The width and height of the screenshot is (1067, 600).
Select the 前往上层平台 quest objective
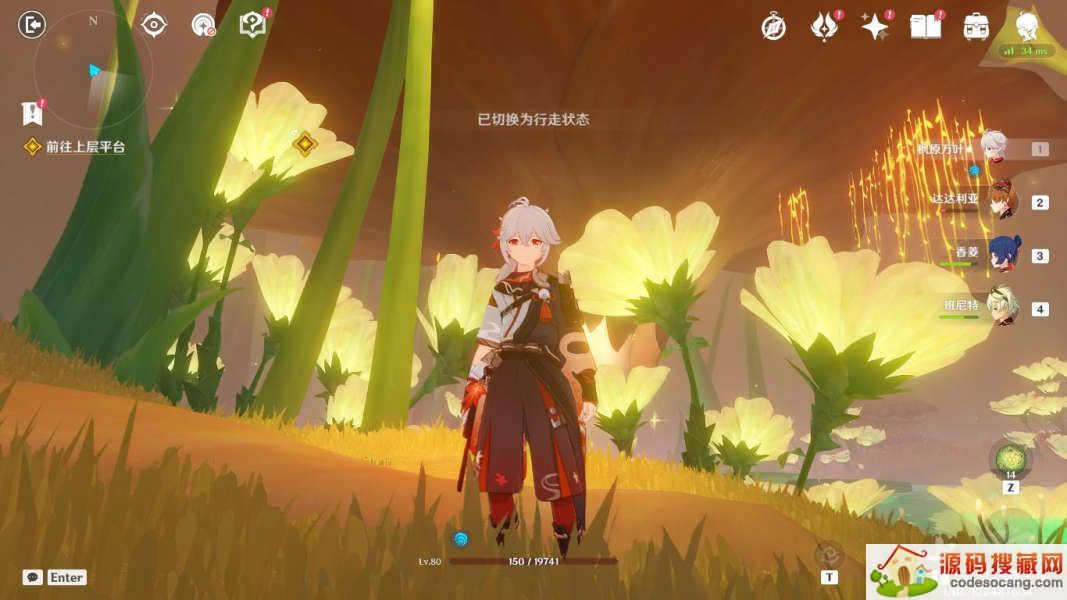pyautogui.click(x=85, y=147)
